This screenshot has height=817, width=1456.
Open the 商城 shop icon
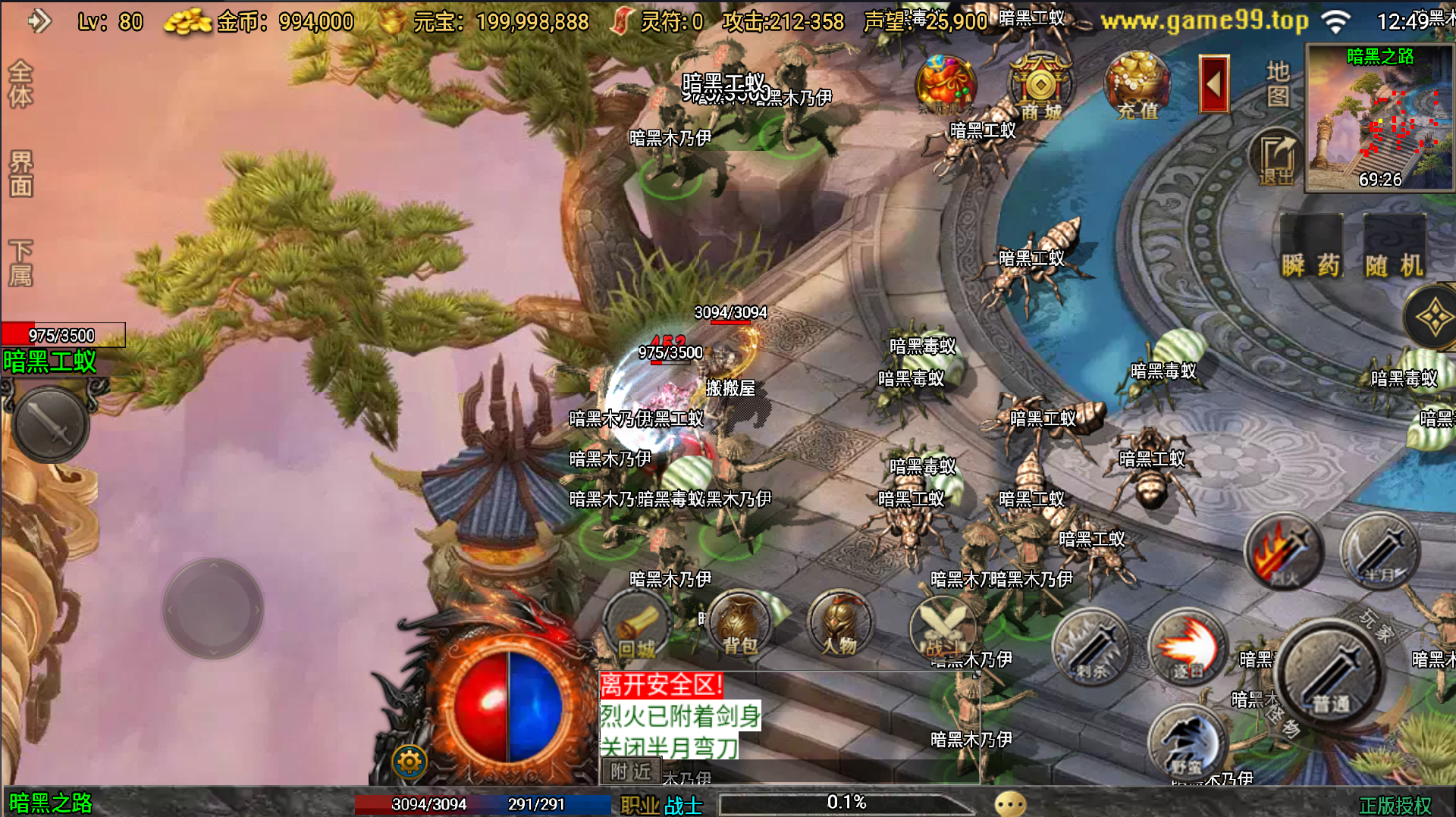coord(1040,86)
